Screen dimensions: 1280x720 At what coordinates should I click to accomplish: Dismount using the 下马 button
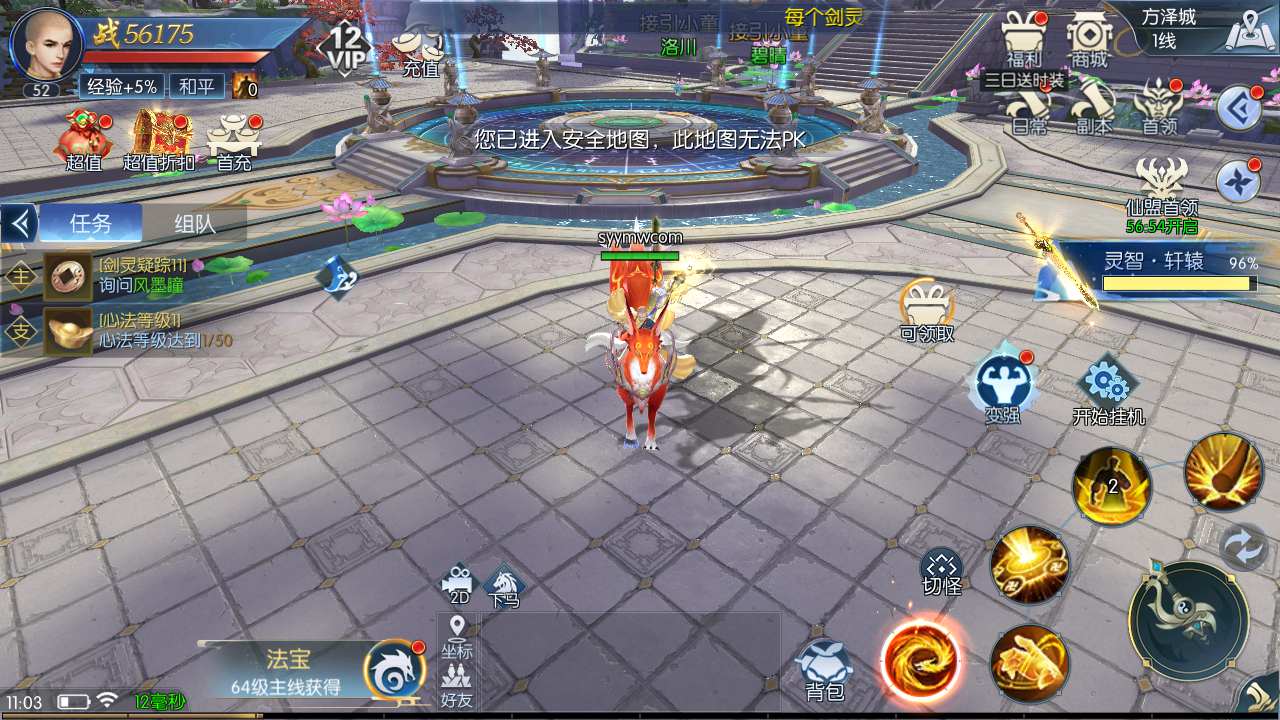click(x=504, y=586)
